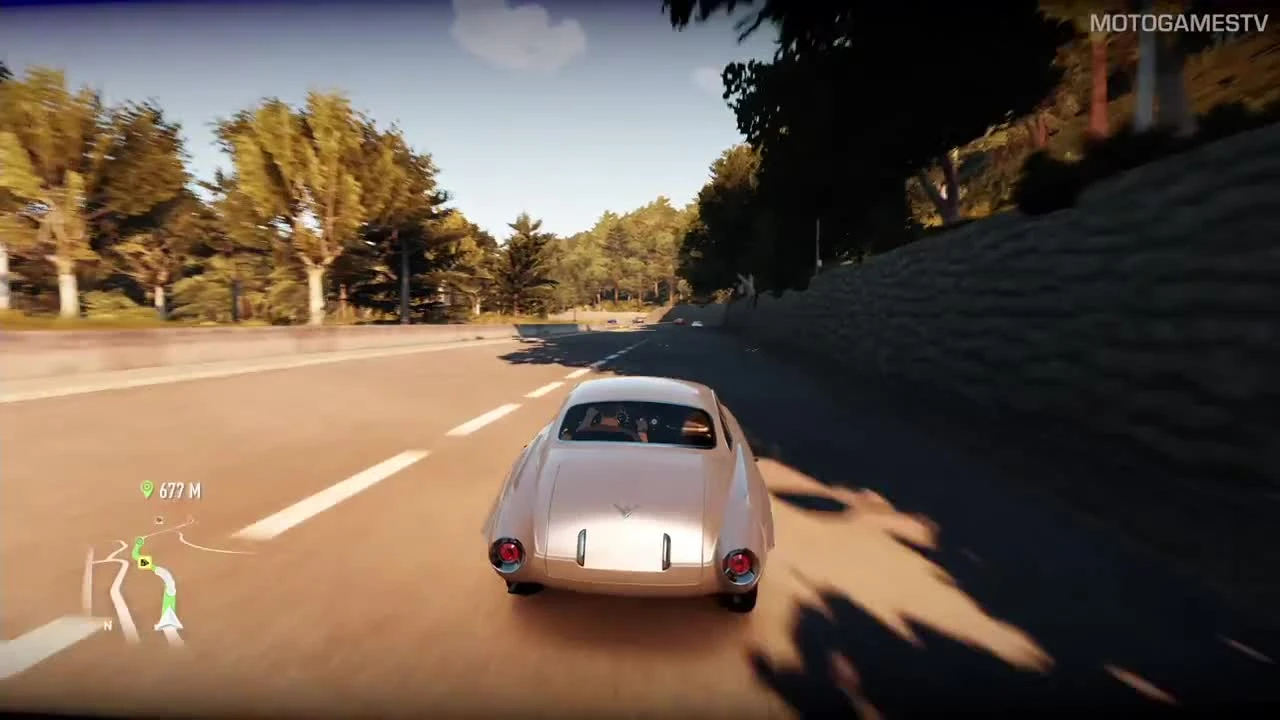Viewport: 1280px width, 720px height.
Task: Expand the 677 M distance readout
Action: click(x=181, y=491)
